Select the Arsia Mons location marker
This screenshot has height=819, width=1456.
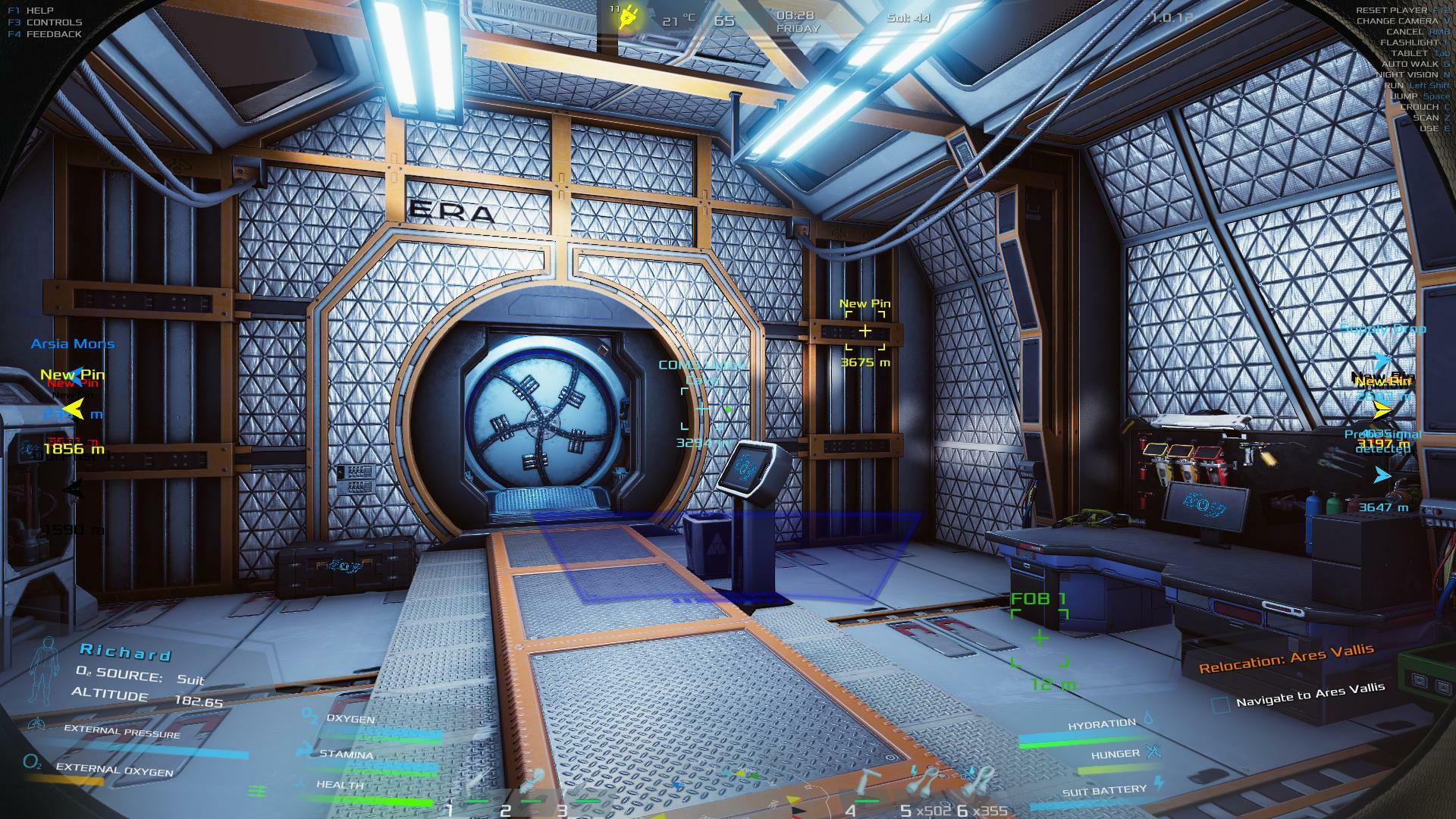(x=73, y=344)
